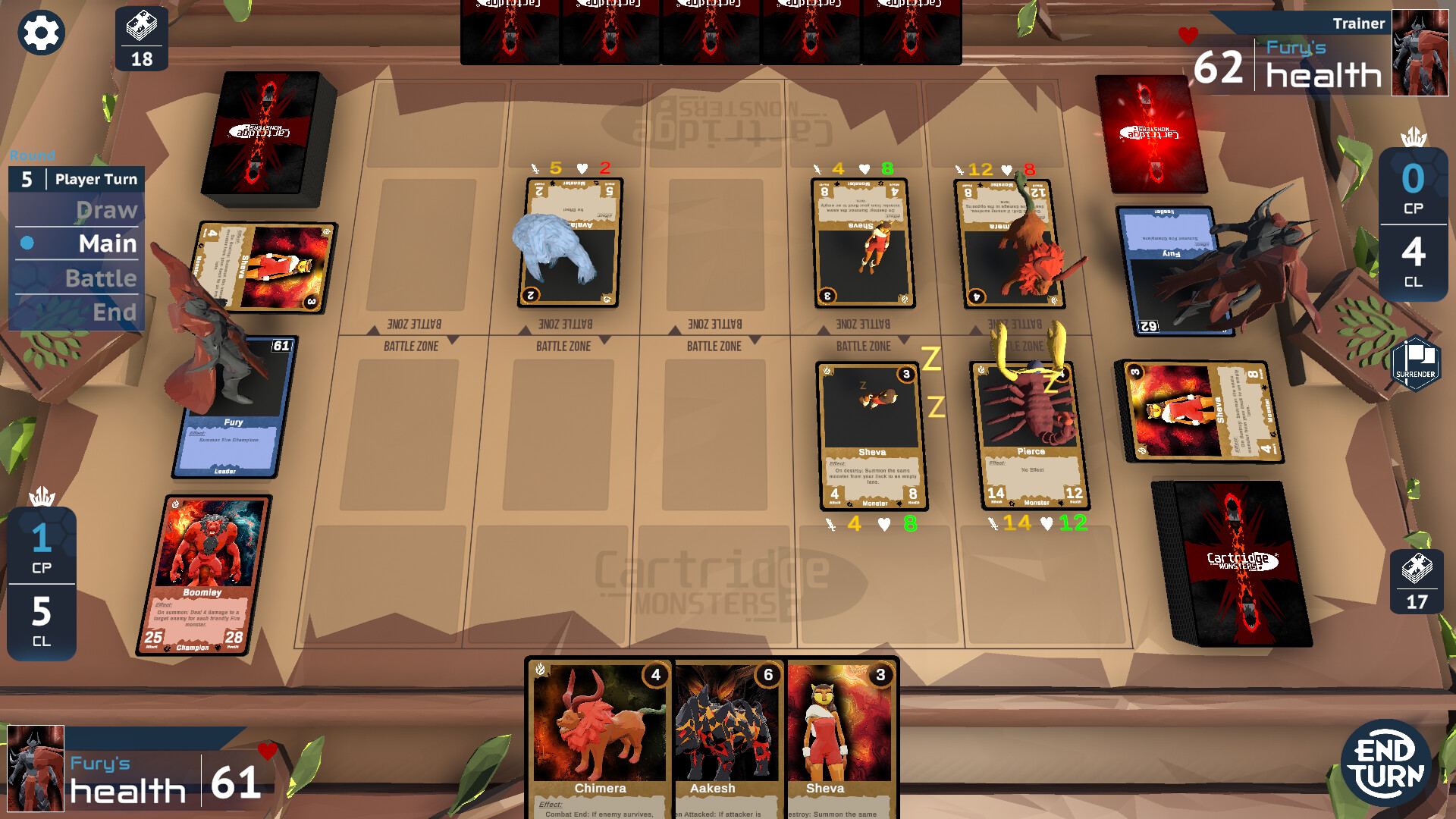Open the settings gear menu
This screenshot has height=819, width=1456.
click(x=42, y=32)
